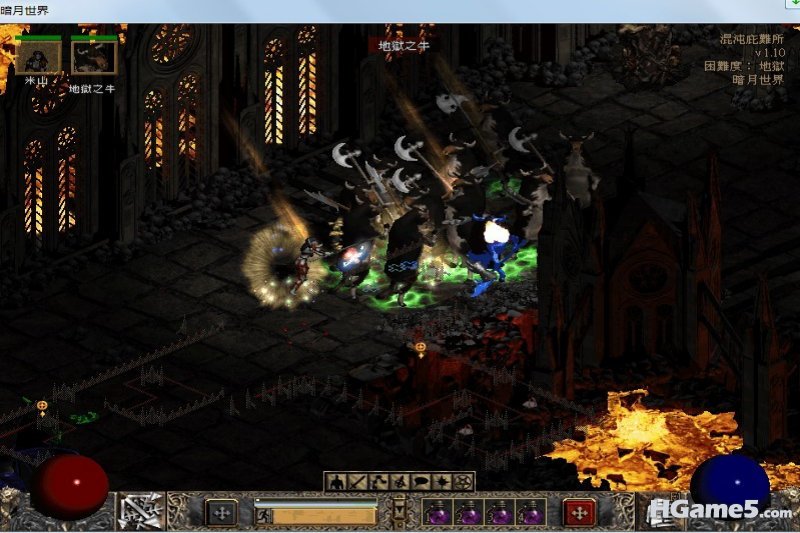This screenshot has width=800, height=533.
Task: Select the red right mouse skill button
Action: coord(579,512)
